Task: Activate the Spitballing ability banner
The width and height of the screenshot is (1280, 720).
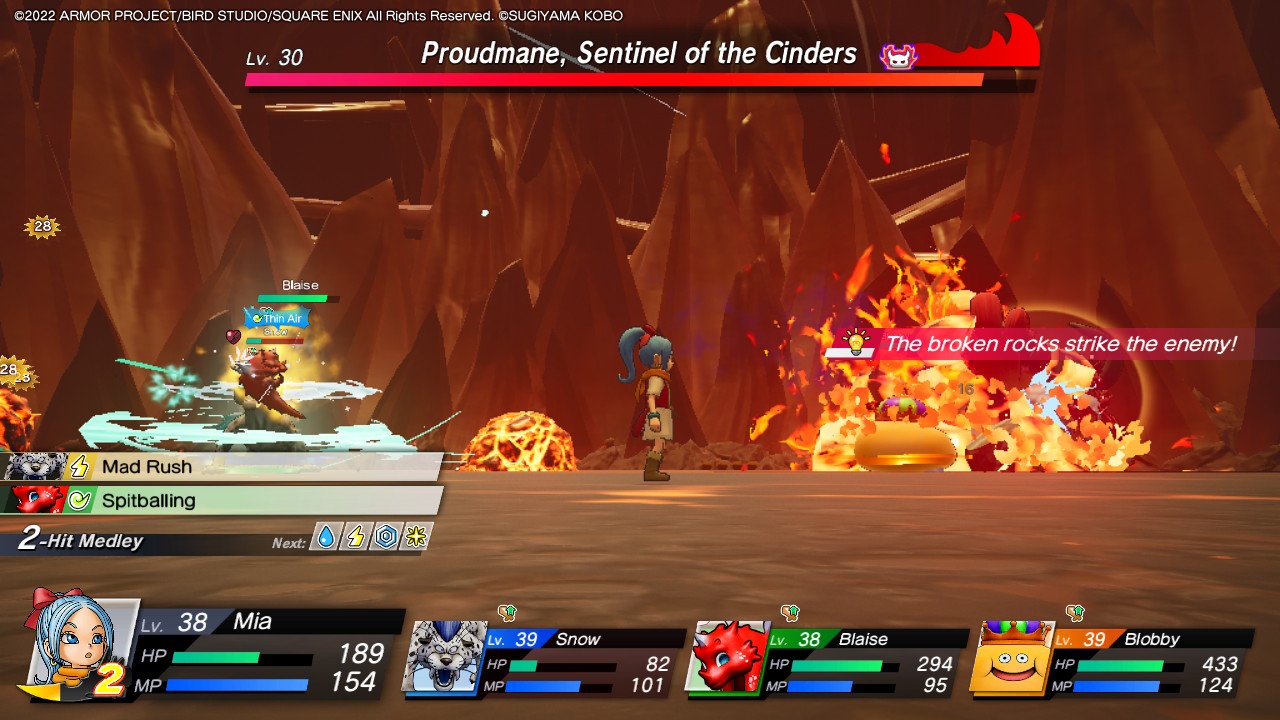Action: point(200,500)
